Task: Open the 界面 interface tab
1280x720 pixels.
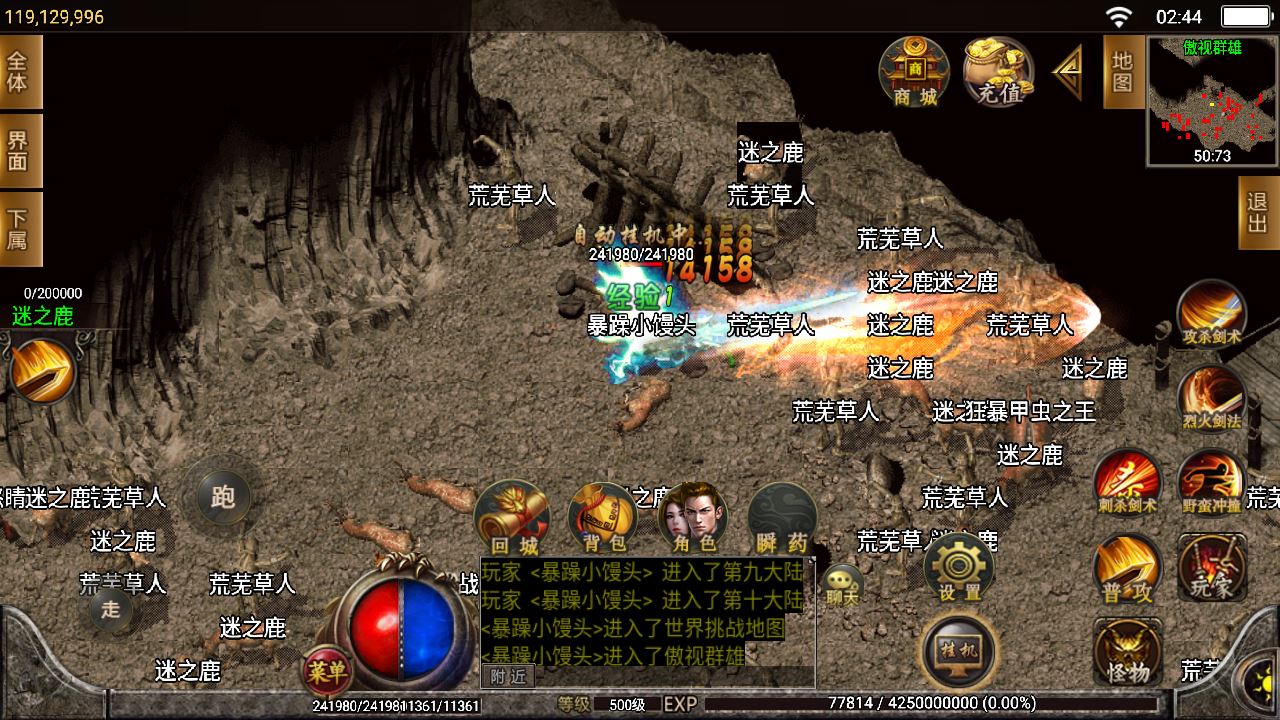Action: [x=19, y=152]
